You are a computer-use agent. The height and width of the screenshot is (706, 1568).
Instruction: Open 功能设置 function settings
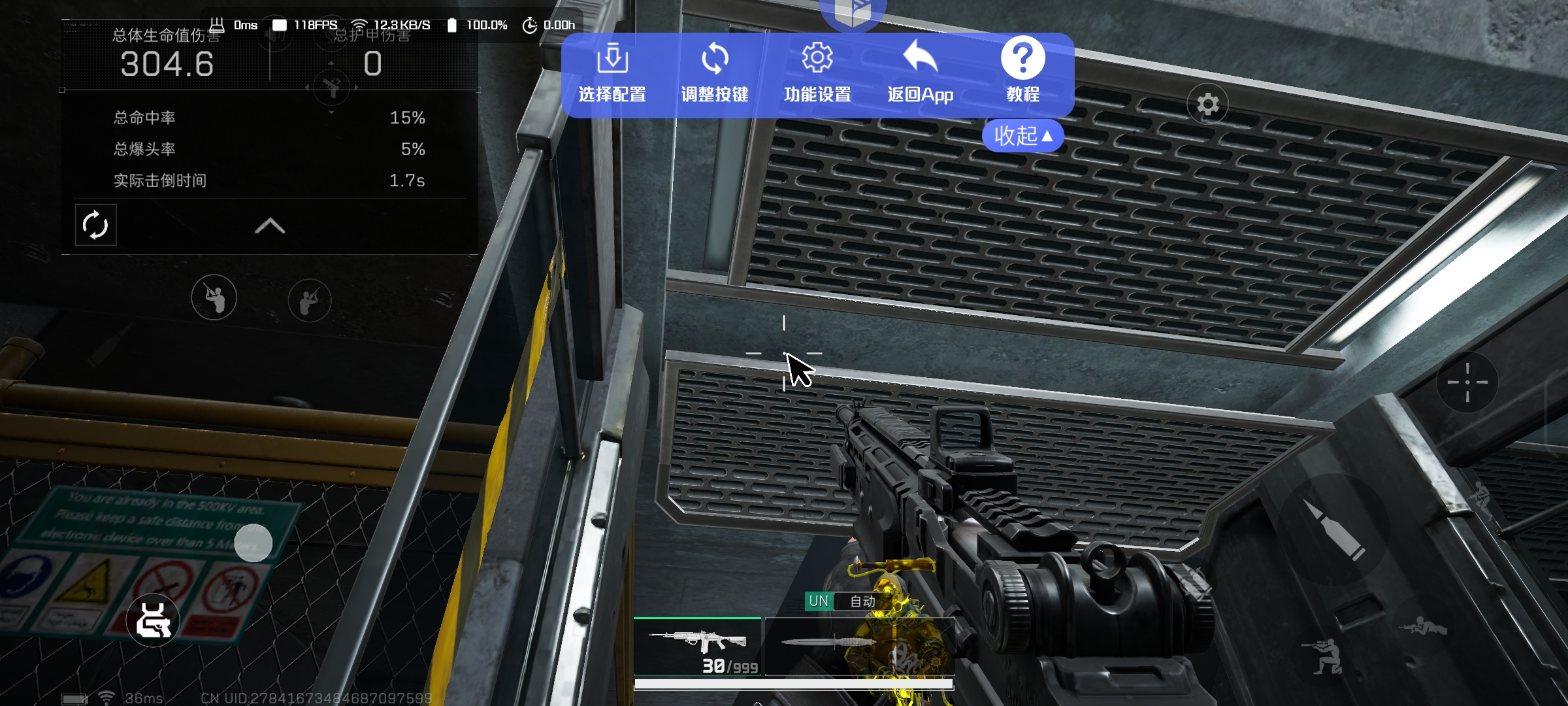pyautogui.click(x=817, y=73)
